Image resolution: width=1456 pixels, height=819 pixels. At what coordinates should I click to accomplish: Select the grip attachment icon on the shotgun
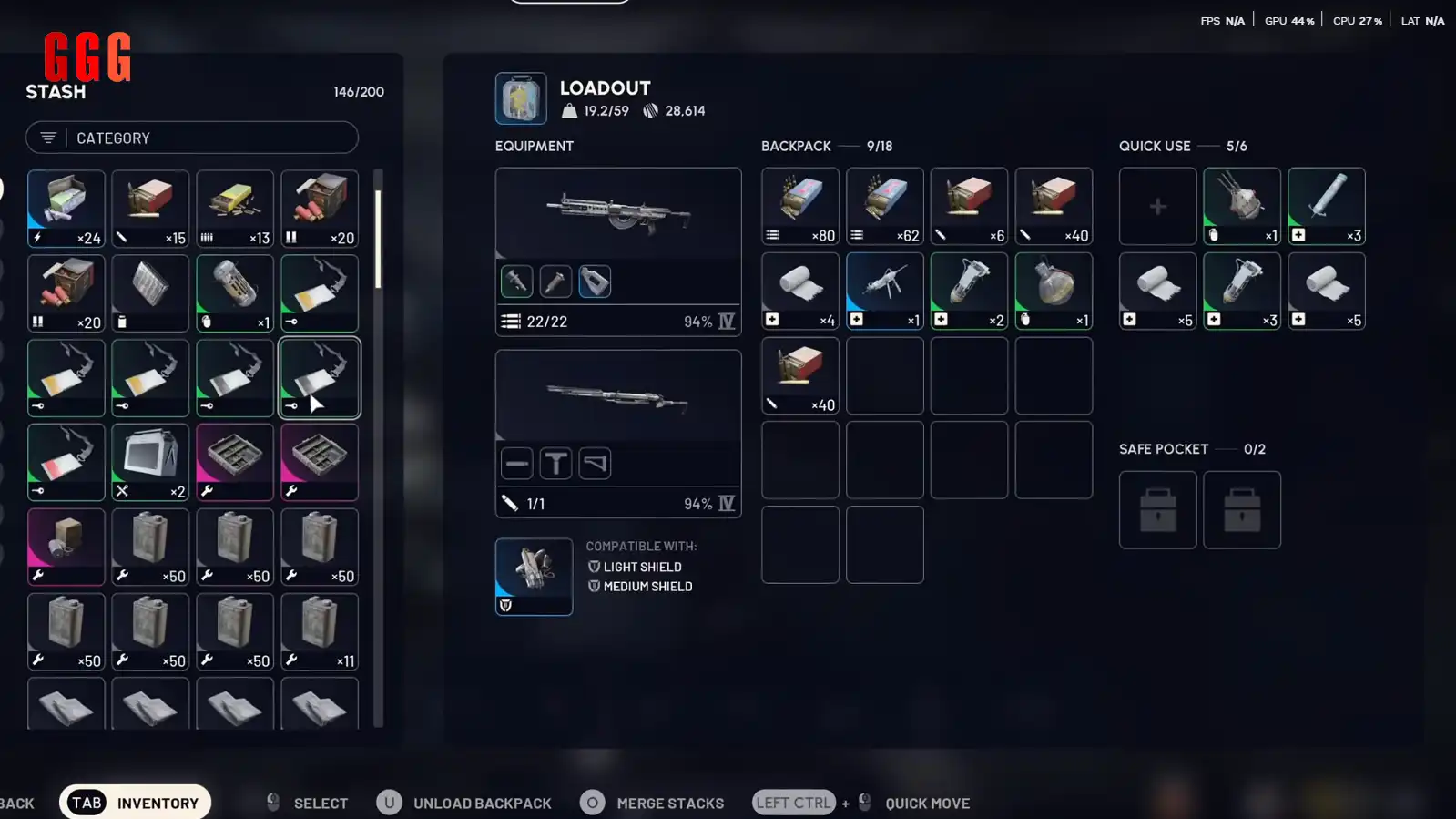point(555,464)
